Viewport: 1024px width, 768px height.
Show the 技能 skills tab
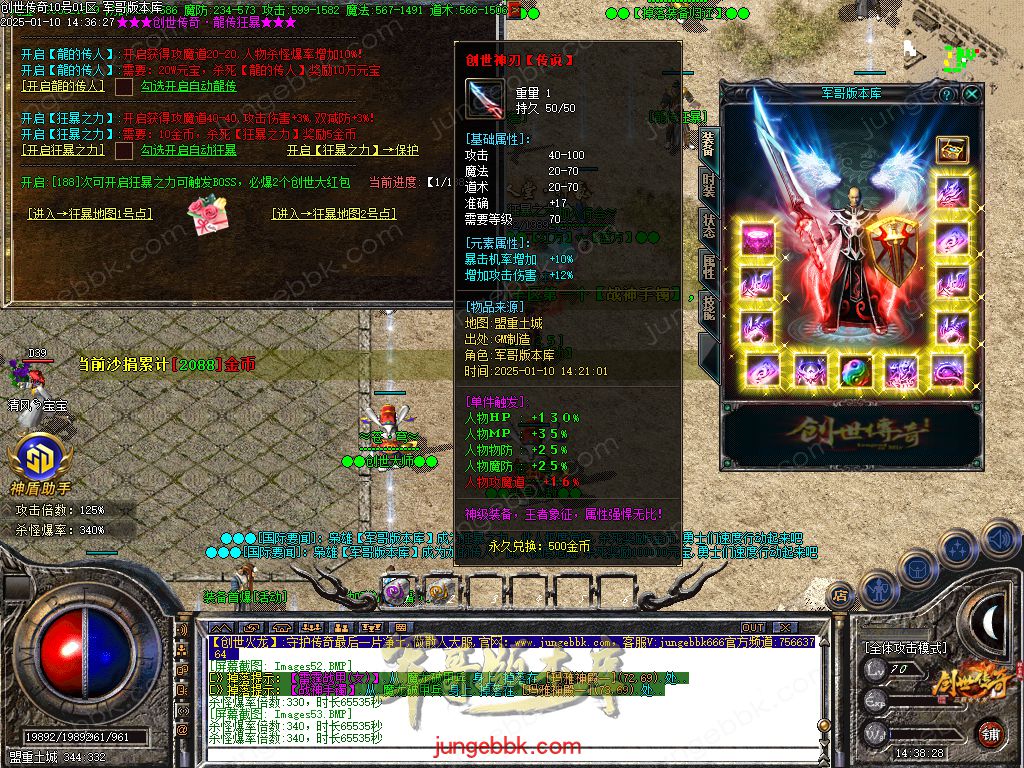pyautogui.click(x=708, y=306)
